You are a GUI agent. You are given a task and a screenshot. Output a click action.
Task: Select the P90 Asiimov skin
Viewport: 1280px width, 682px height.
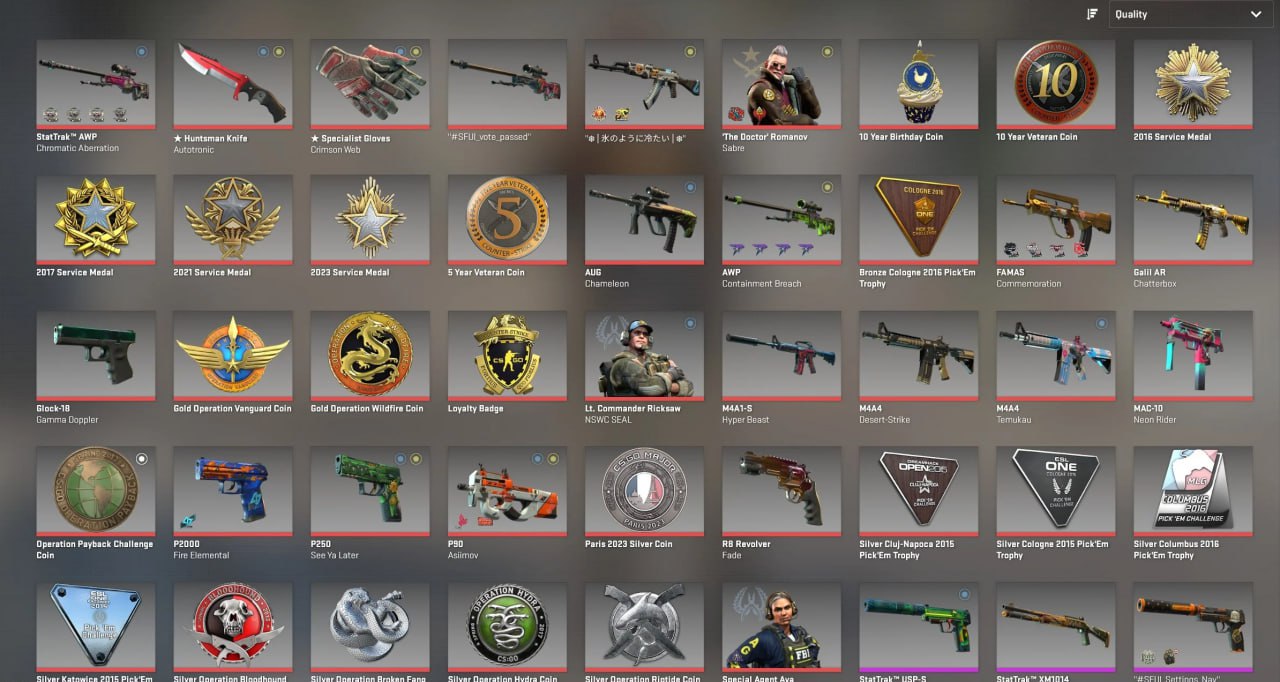507,490
